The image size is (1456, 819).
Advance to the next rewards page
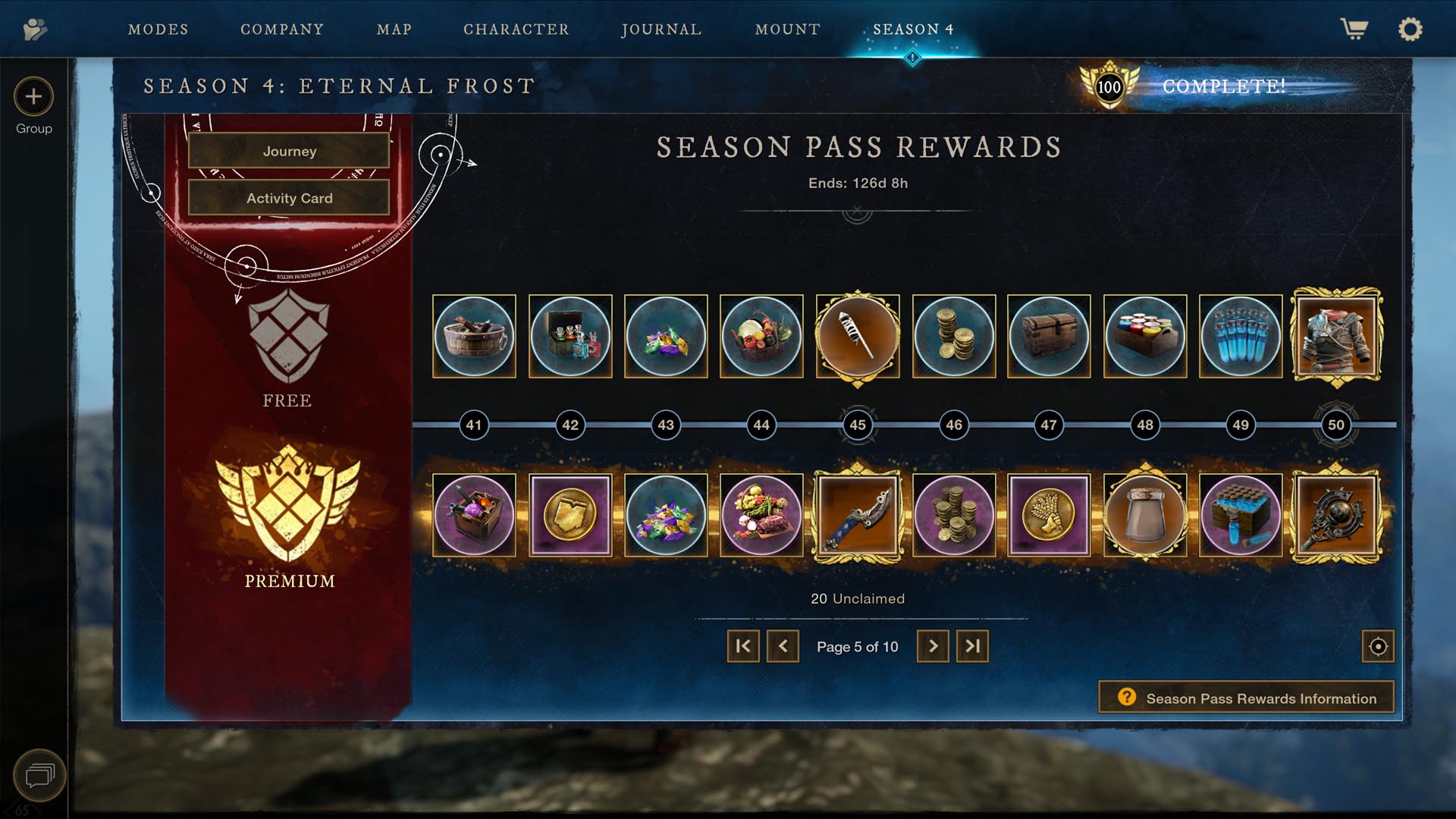click(x=932, y=646)
